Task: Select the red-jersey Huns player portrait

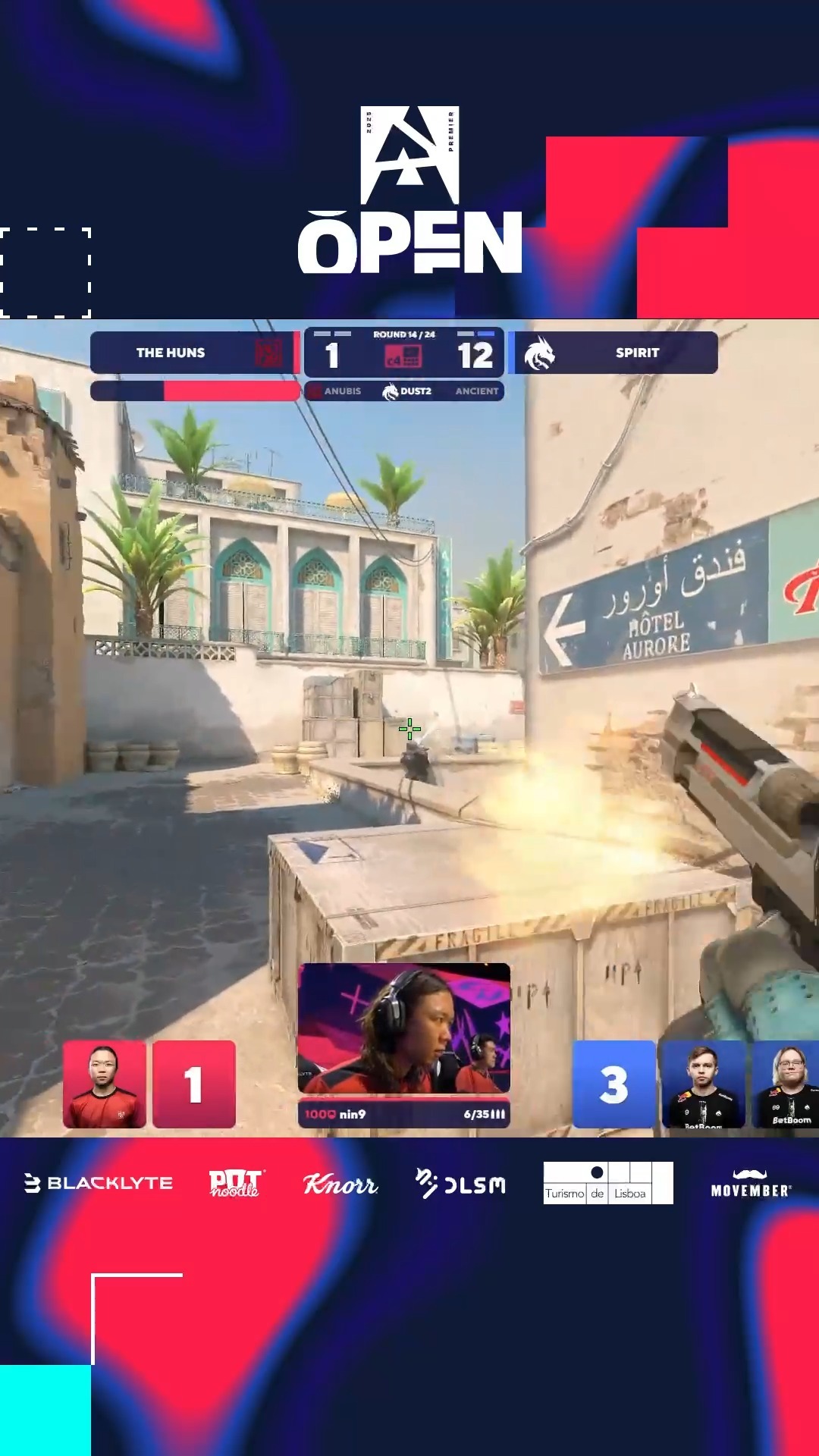Action: pos(105,1084)
